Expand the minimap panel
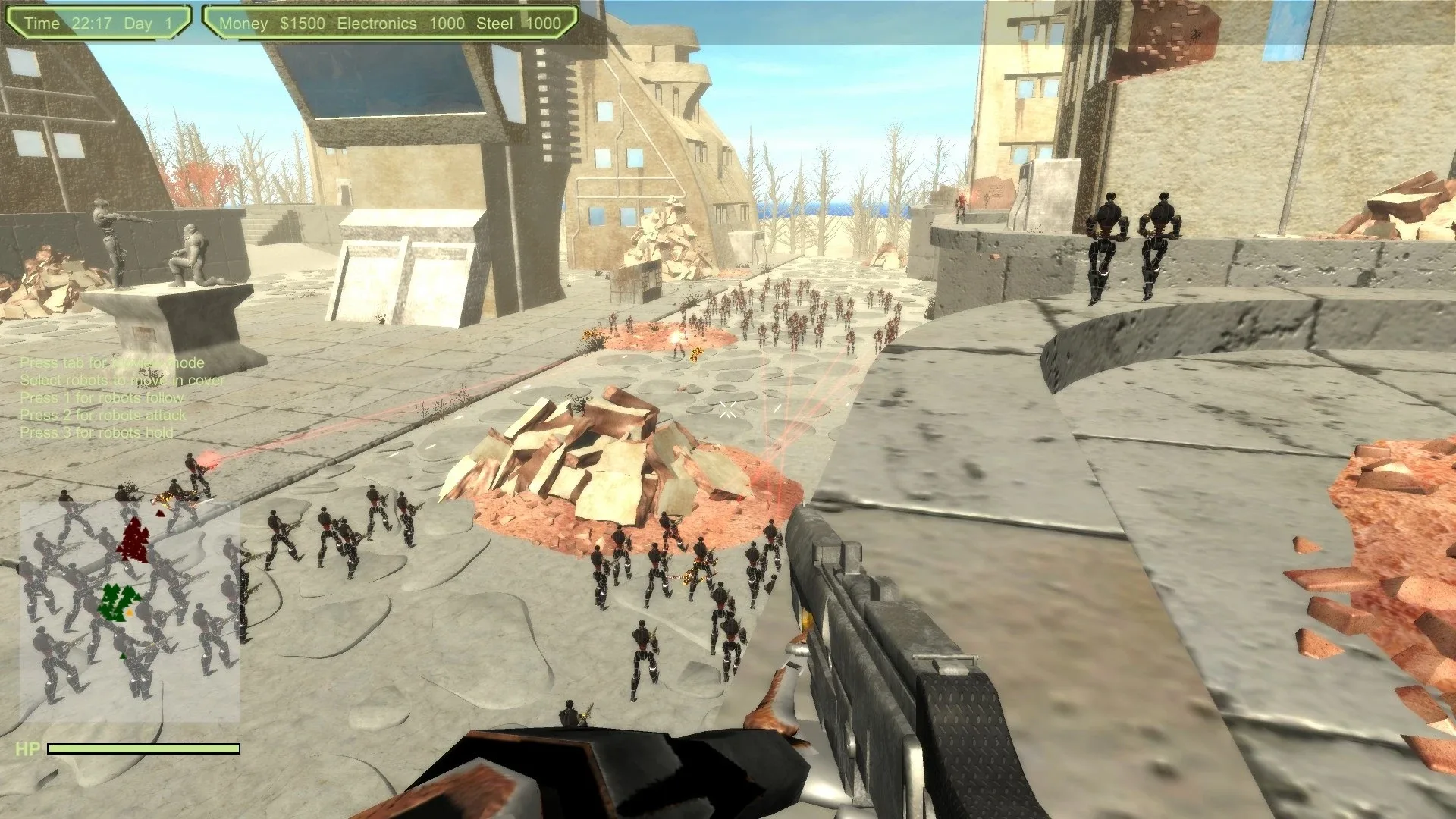The width and height of the screenshot is (1456, 819). coord(129,614)
